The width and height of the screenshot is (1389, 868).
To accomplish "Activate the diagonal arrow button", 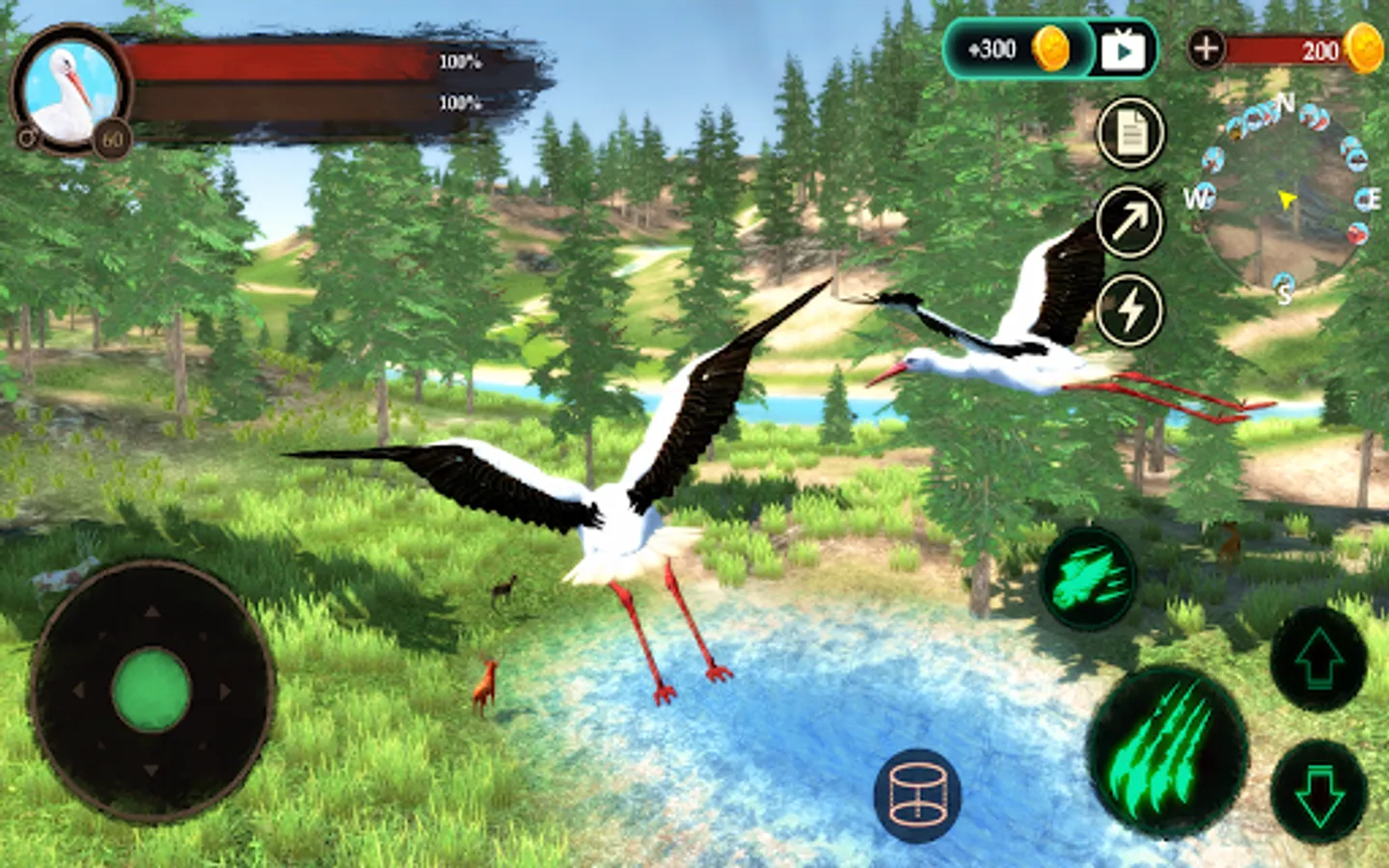I will [x=1129, y=223].
